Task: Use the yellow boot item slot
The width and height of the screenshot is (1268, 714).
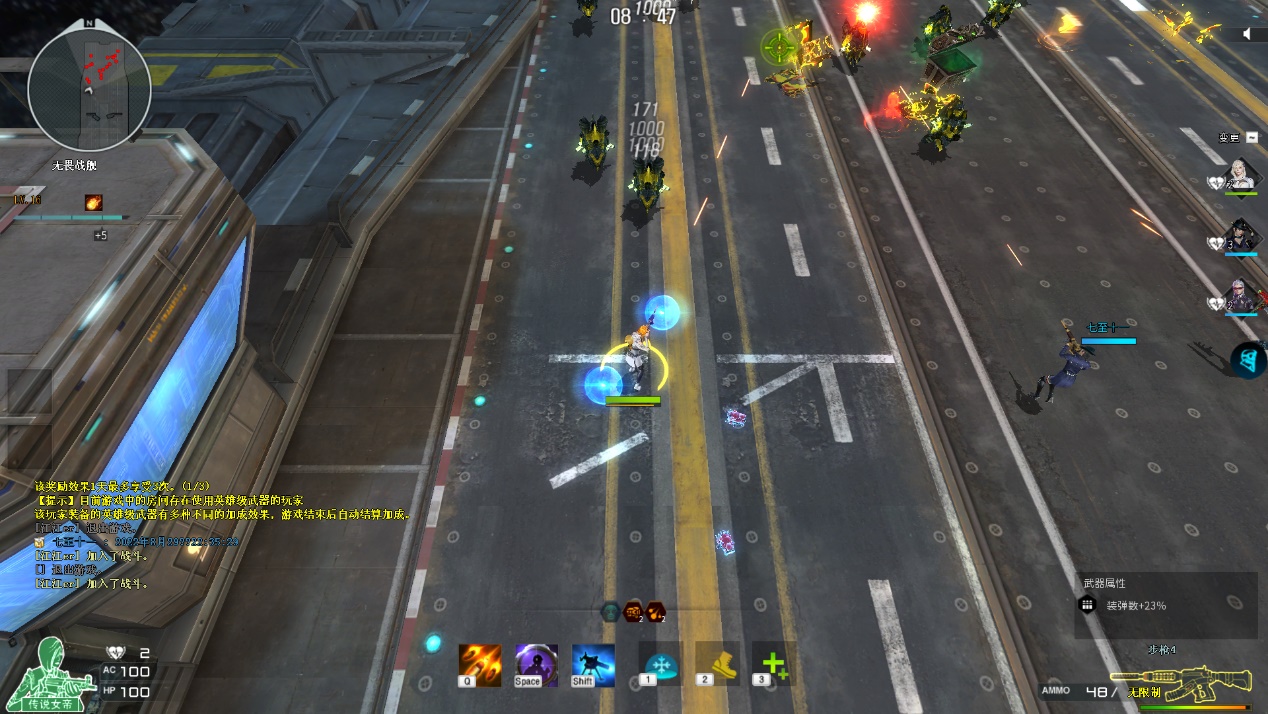Action: click(717, 663)
